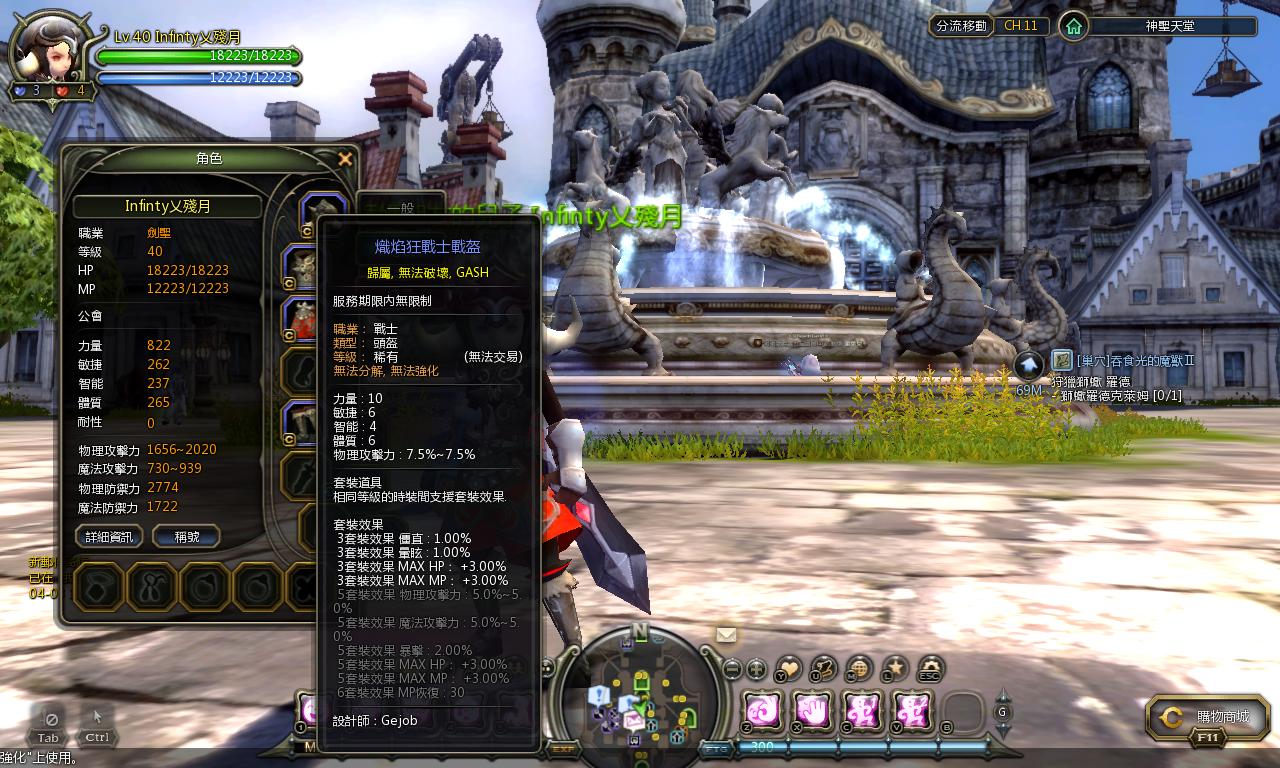The width and height of the screenshot is (1280, 768).
Task: Open the star menu icon
Action: pyautogui.click(x=896, y=669)
